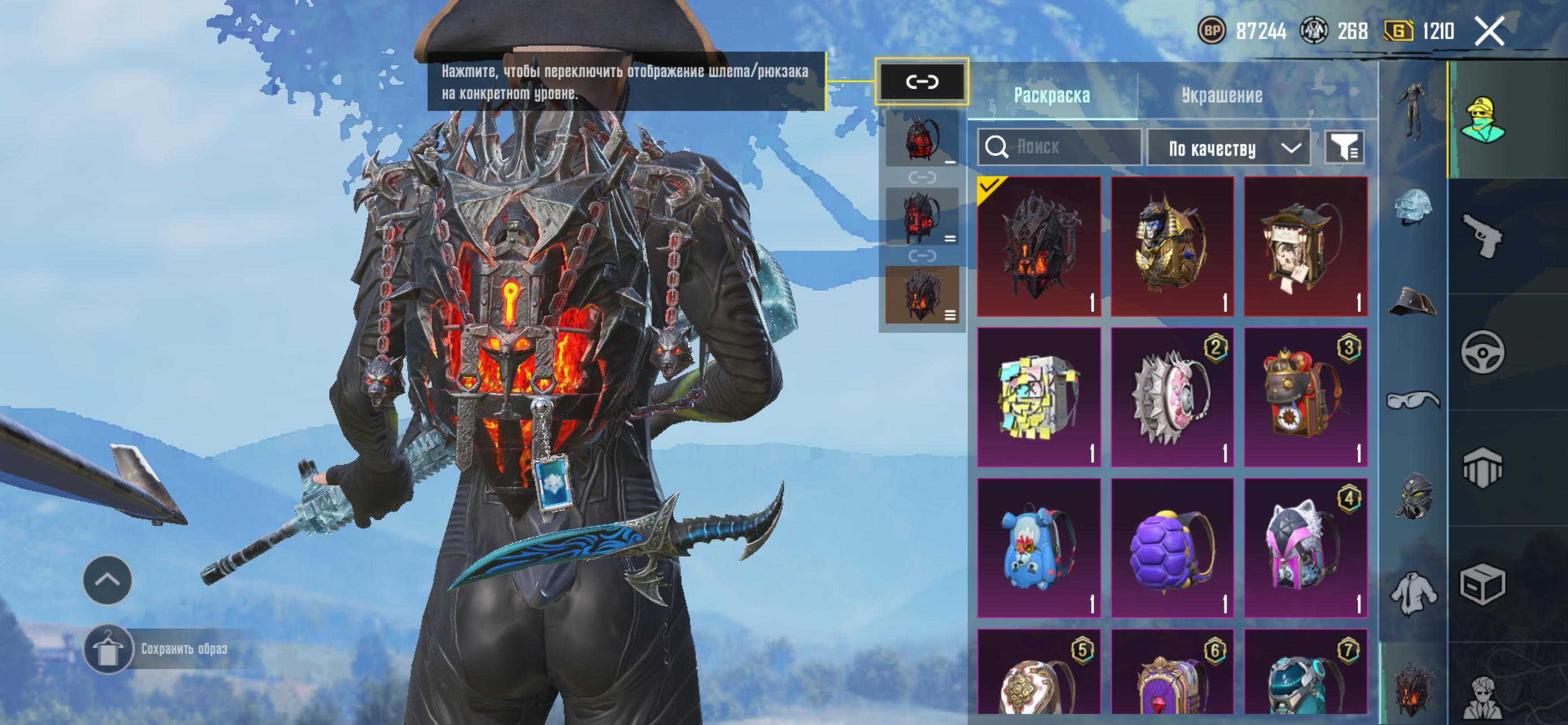Viewport: 1568px width, 725px height.
Task: Open the white shirt clothing slot
Action: tap(1413, 593)
